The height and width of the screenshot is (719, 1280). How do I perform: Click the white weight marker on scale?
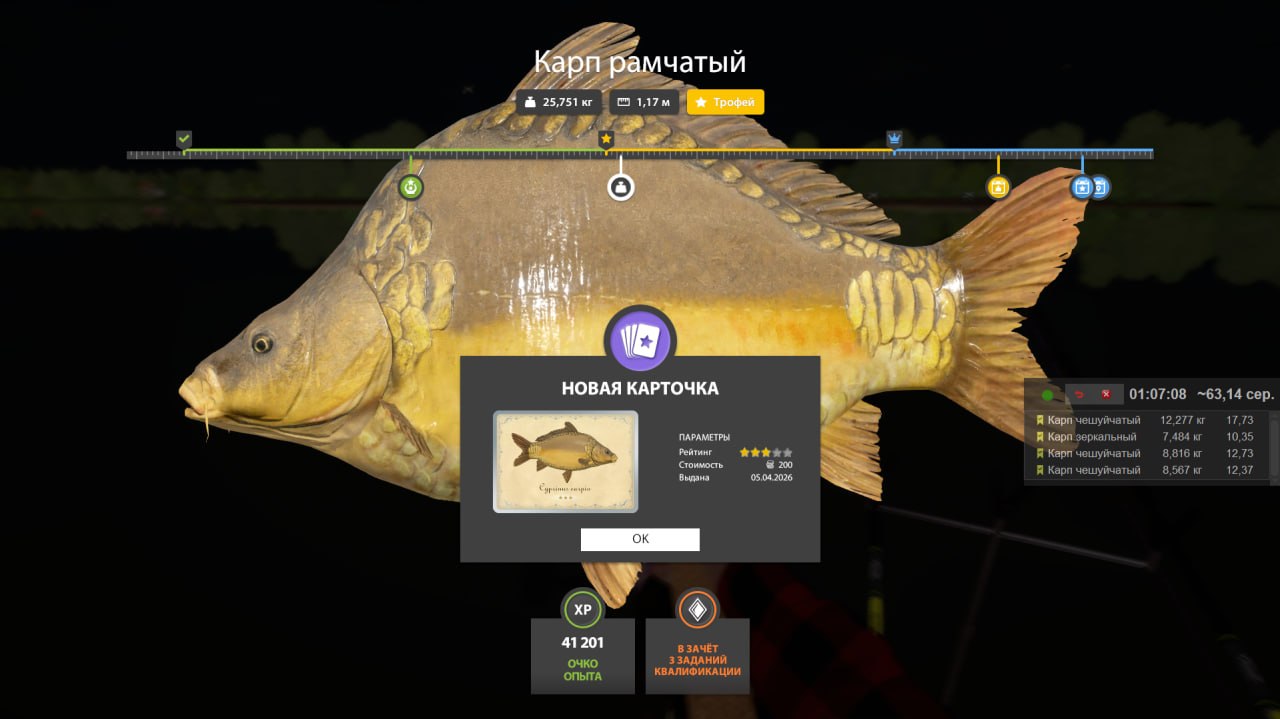[x=621, y=187]
